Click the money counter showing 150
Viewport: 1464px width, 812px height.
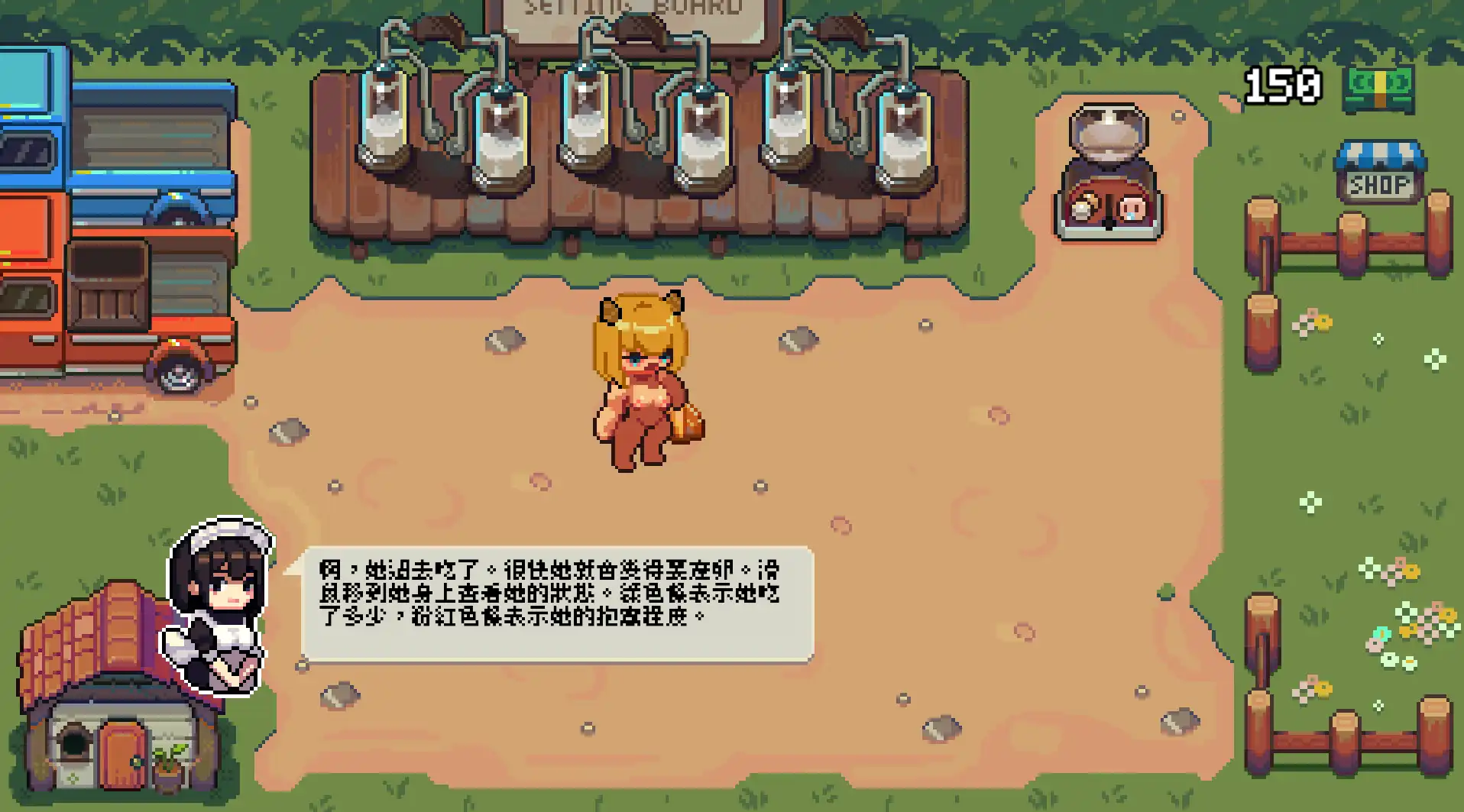click(1281, 86)
